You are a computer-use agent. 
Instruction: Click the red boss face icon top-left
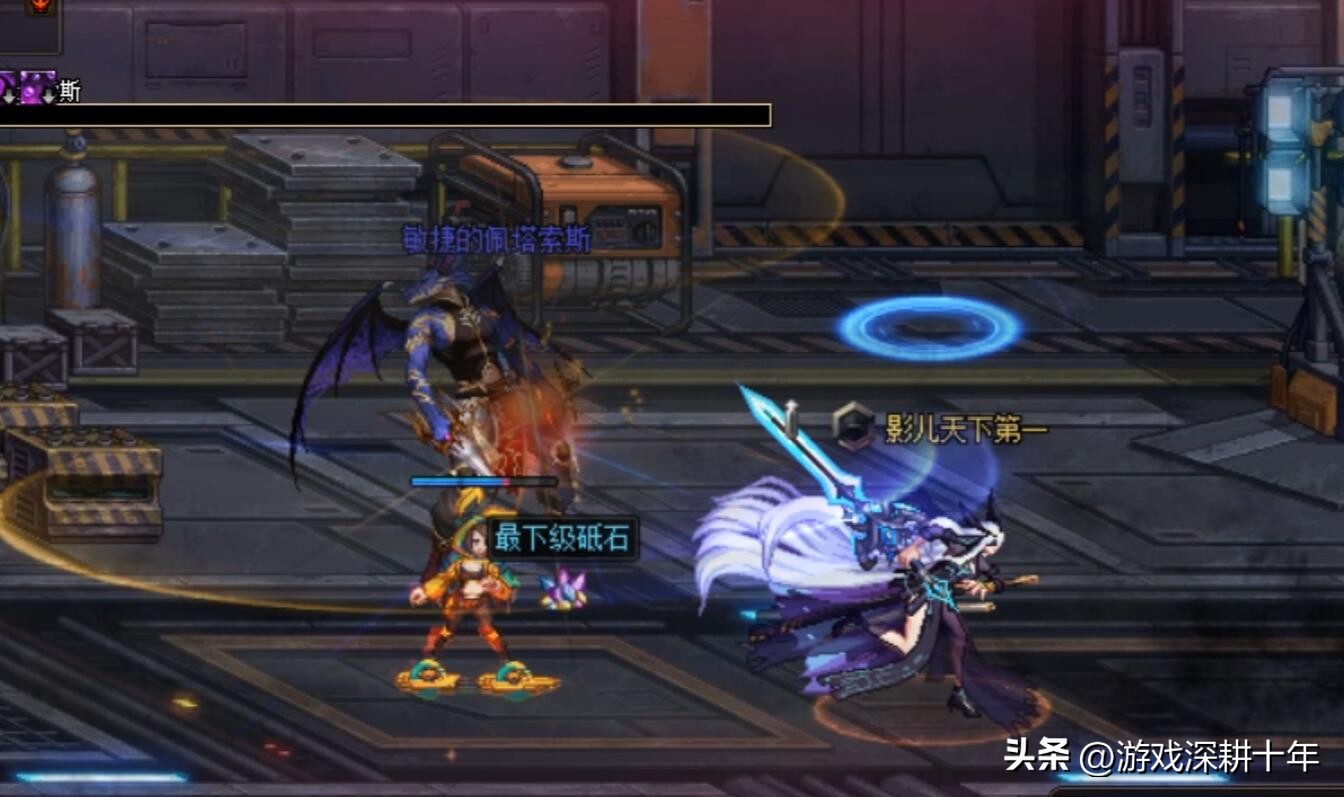click(x=37, y=6)
